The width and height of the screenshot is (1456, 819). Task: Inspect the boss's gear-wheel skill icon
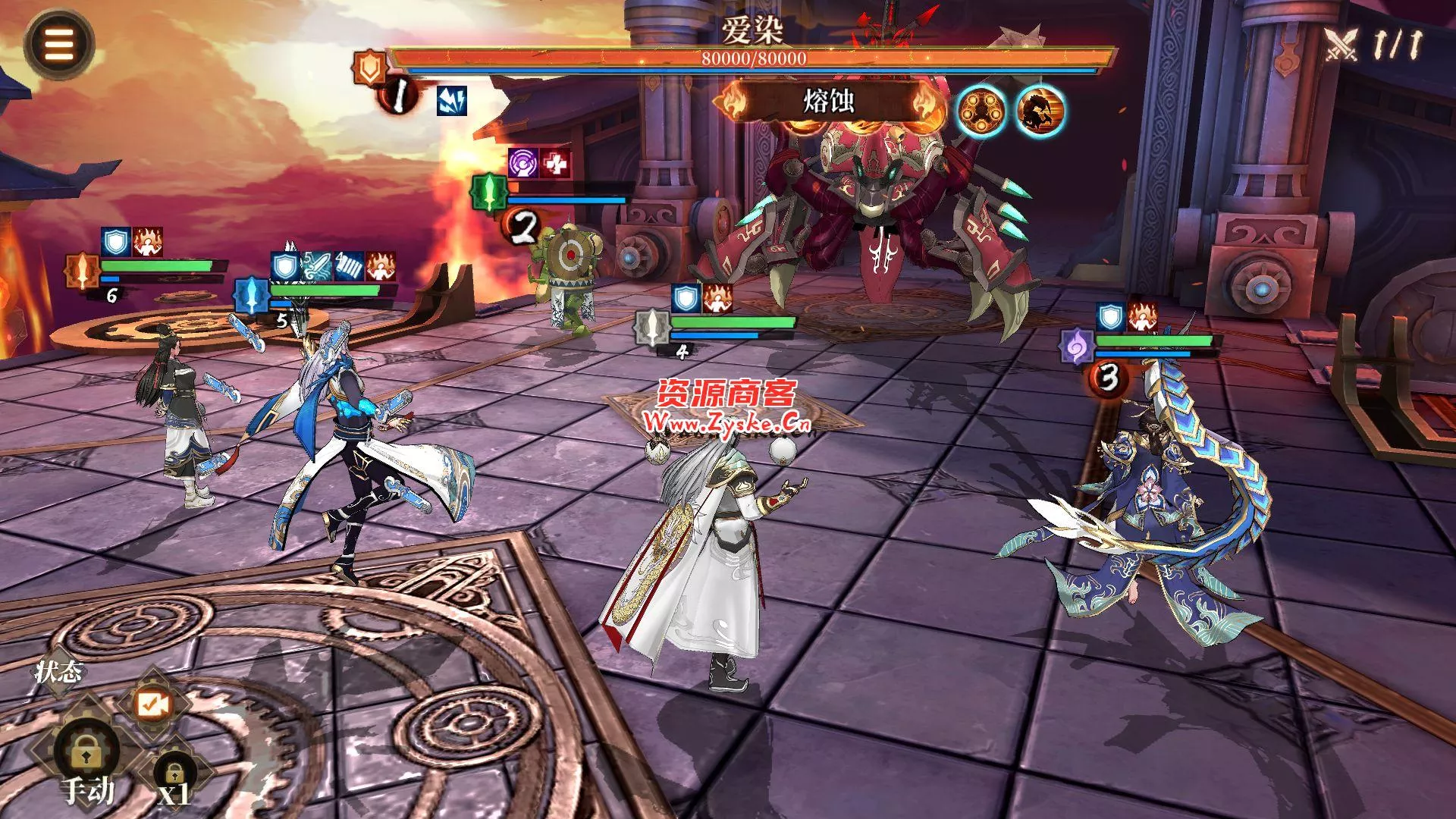coord(981,111)
